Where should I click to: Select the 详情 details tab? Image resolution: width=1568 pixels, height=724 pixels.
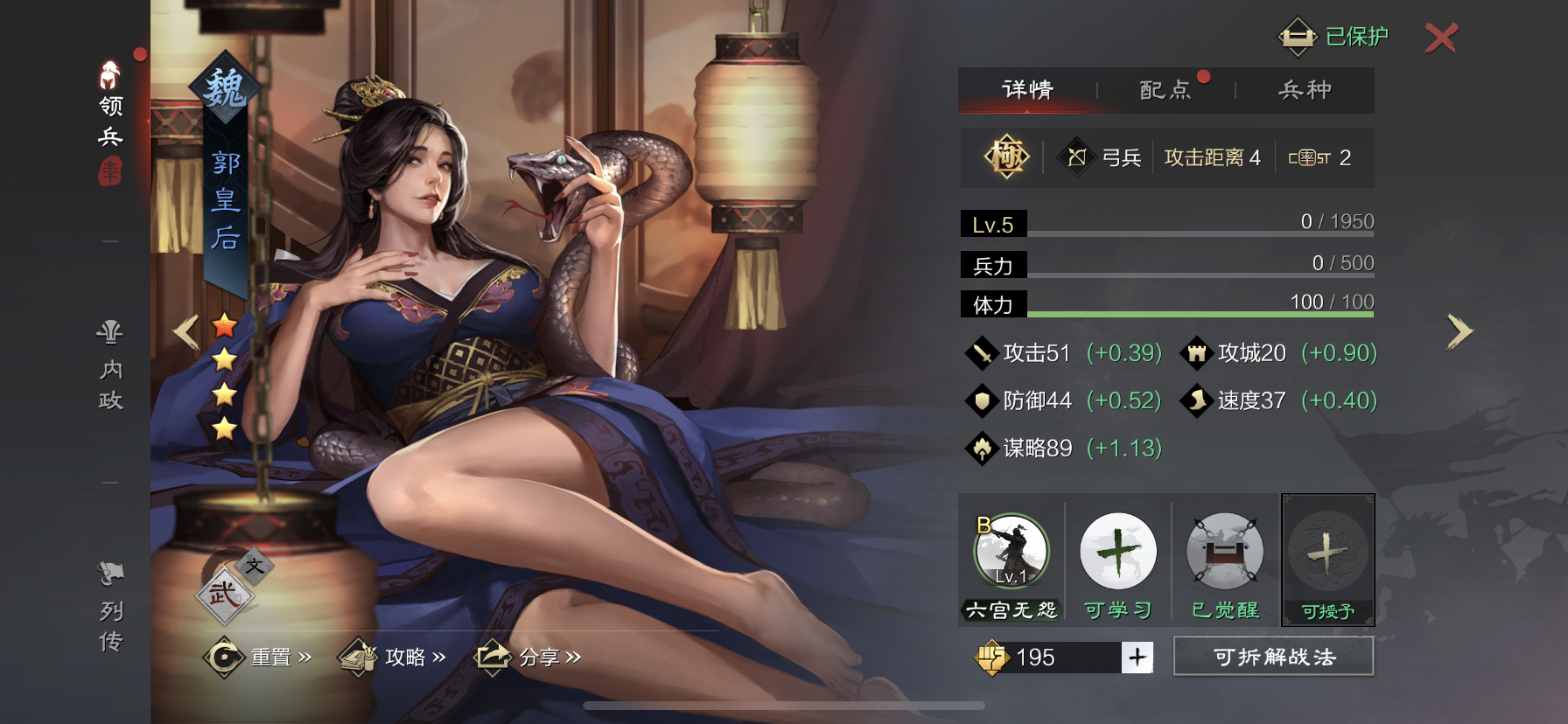[1027, 90]
